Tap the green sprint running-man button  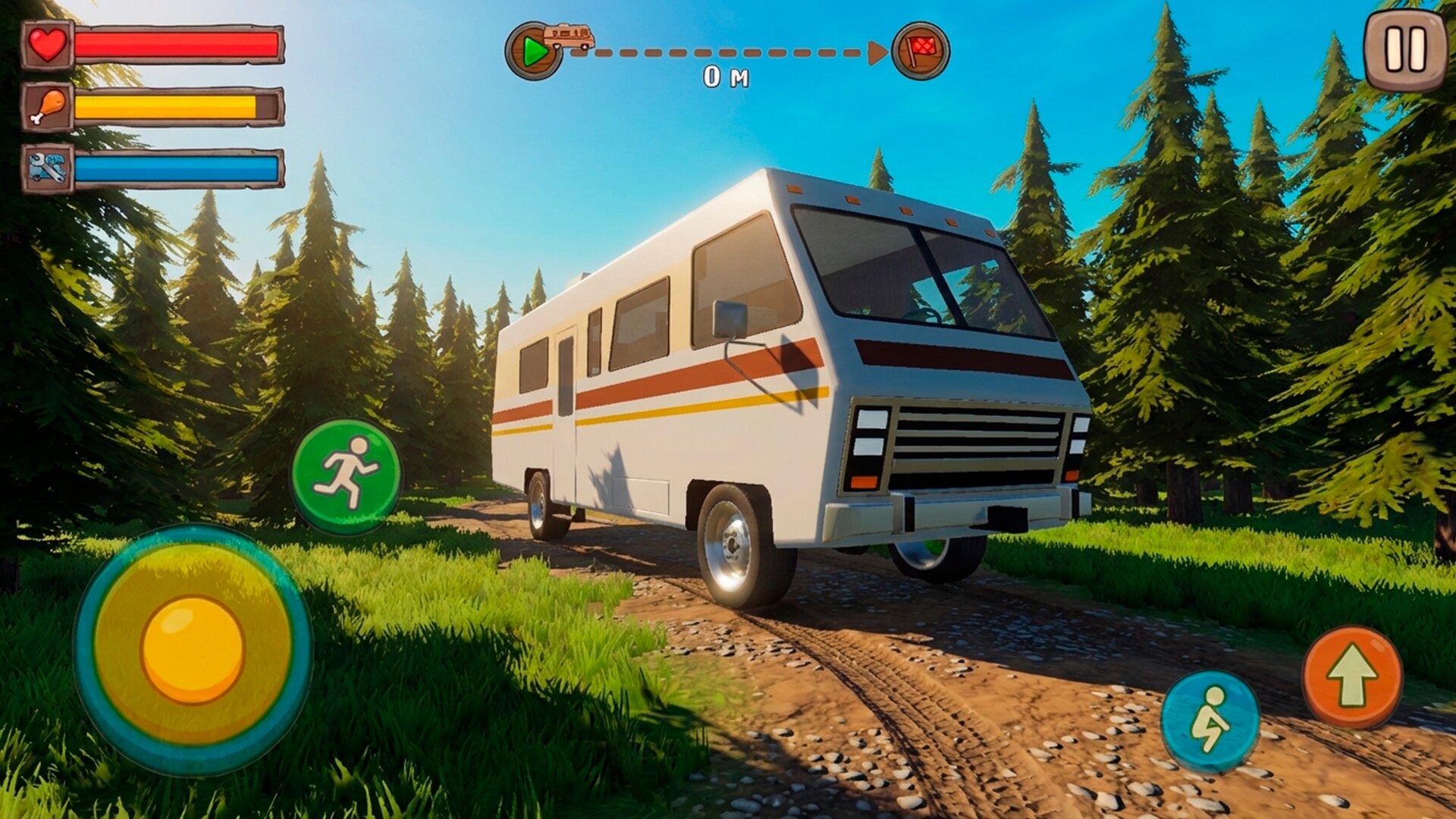pyautogui.click(x=347, y=475)
